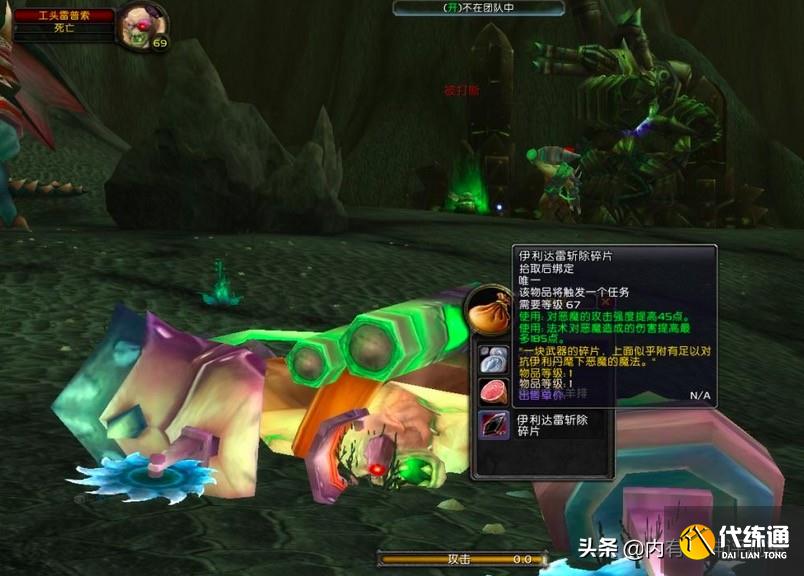Click the 不在团队中 raid status bar
The height and width of the screenshot is (576, 804).
pyautogui.click(x=478, y=8)
